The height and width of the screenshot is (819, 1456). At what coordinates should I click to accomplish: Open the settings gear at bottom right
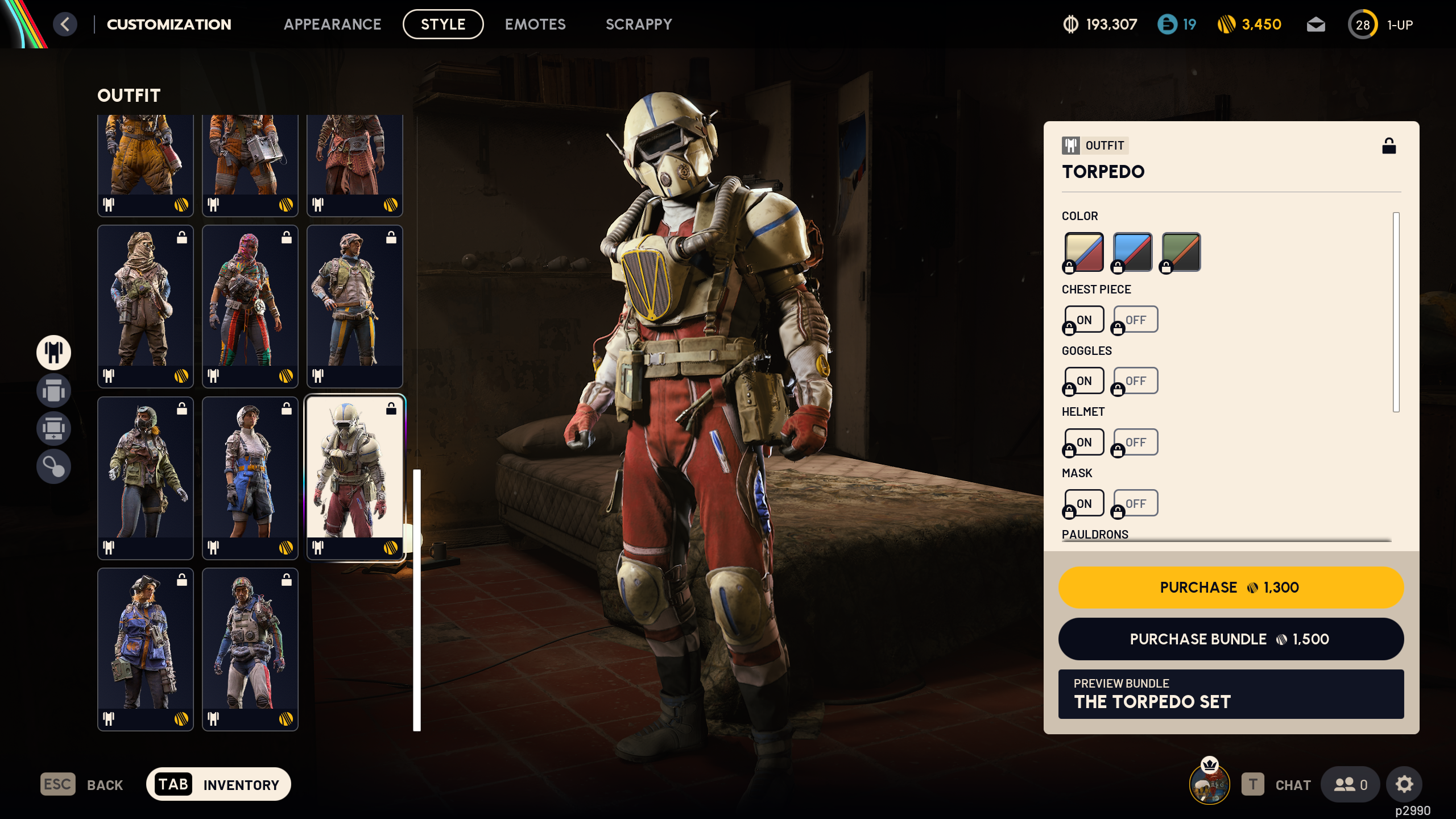click(1404, 784)
